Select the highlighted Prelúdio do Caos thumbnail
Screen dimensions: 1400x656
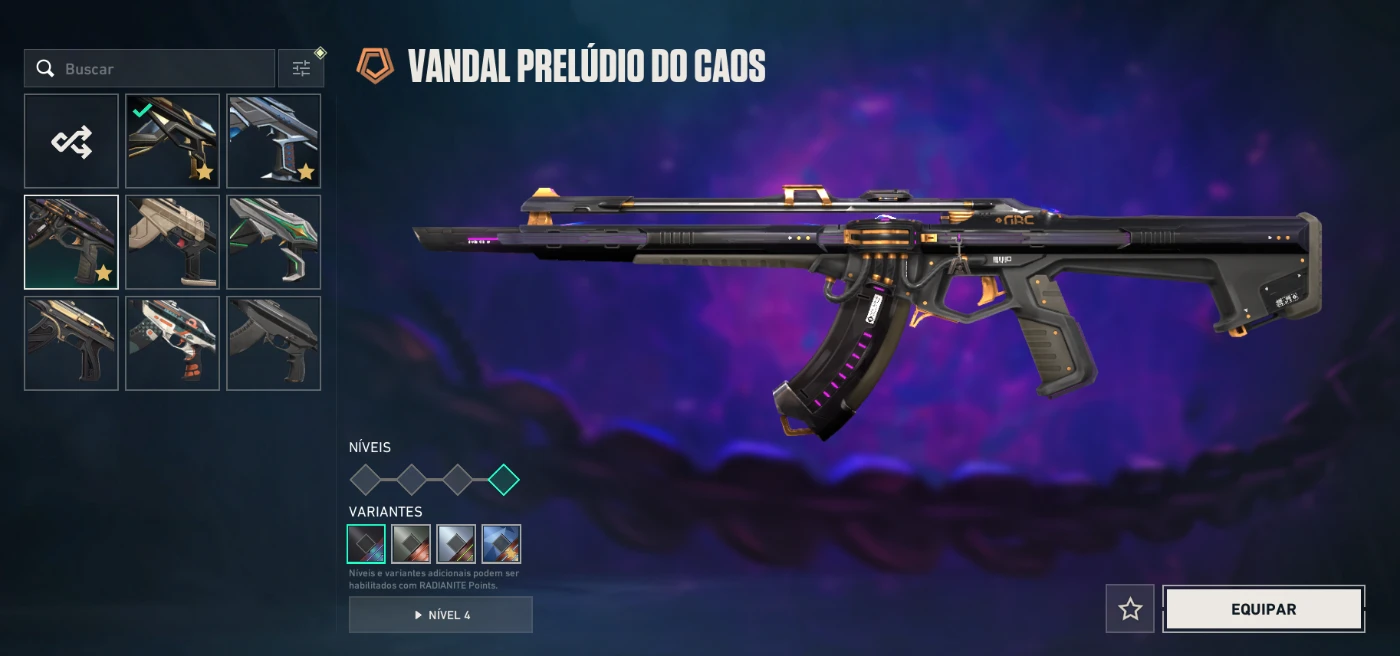71,242
